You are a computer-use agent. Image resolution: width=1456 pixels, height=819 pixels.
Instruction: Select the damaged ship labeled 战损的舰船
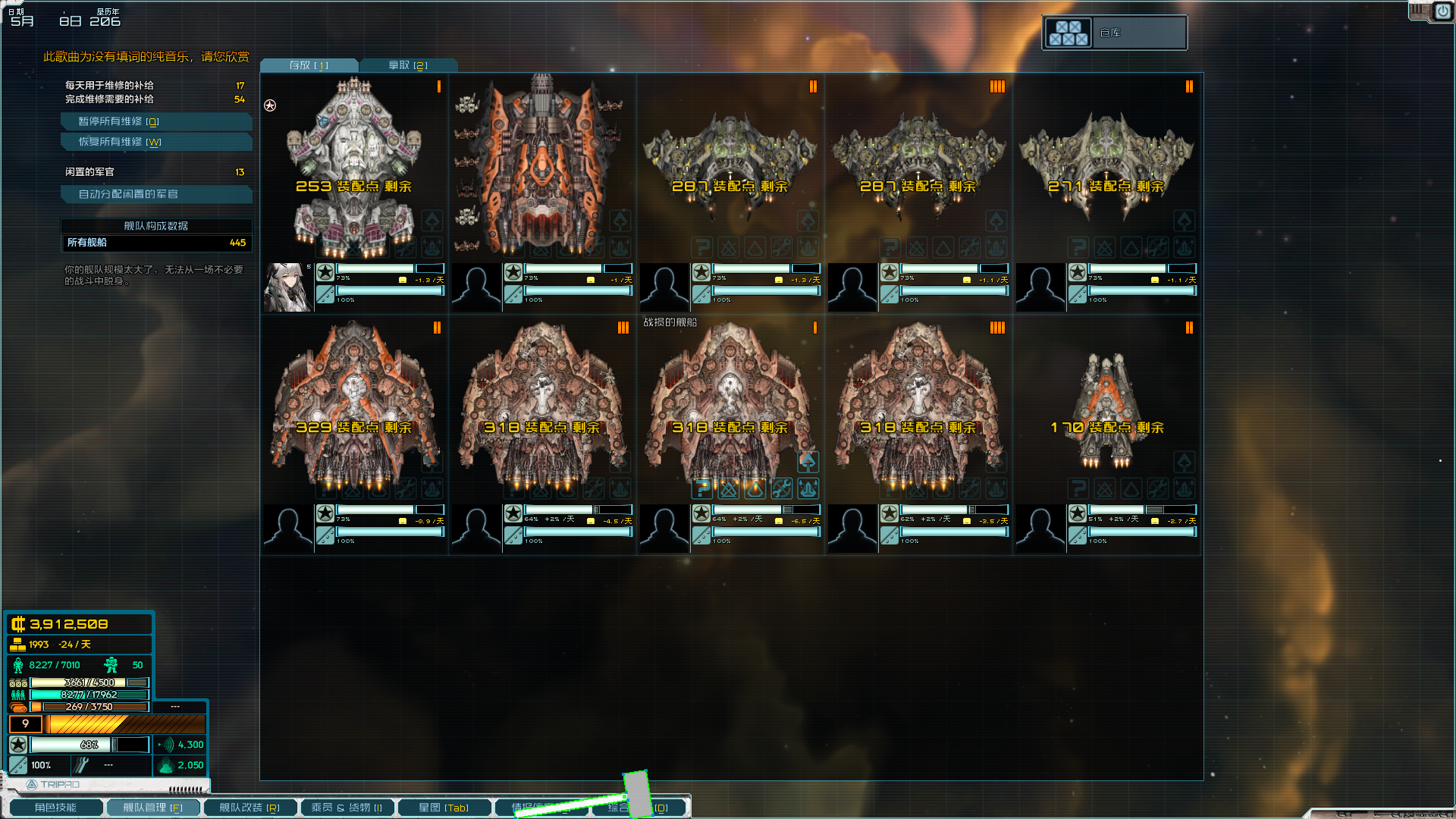click(730, 409)
